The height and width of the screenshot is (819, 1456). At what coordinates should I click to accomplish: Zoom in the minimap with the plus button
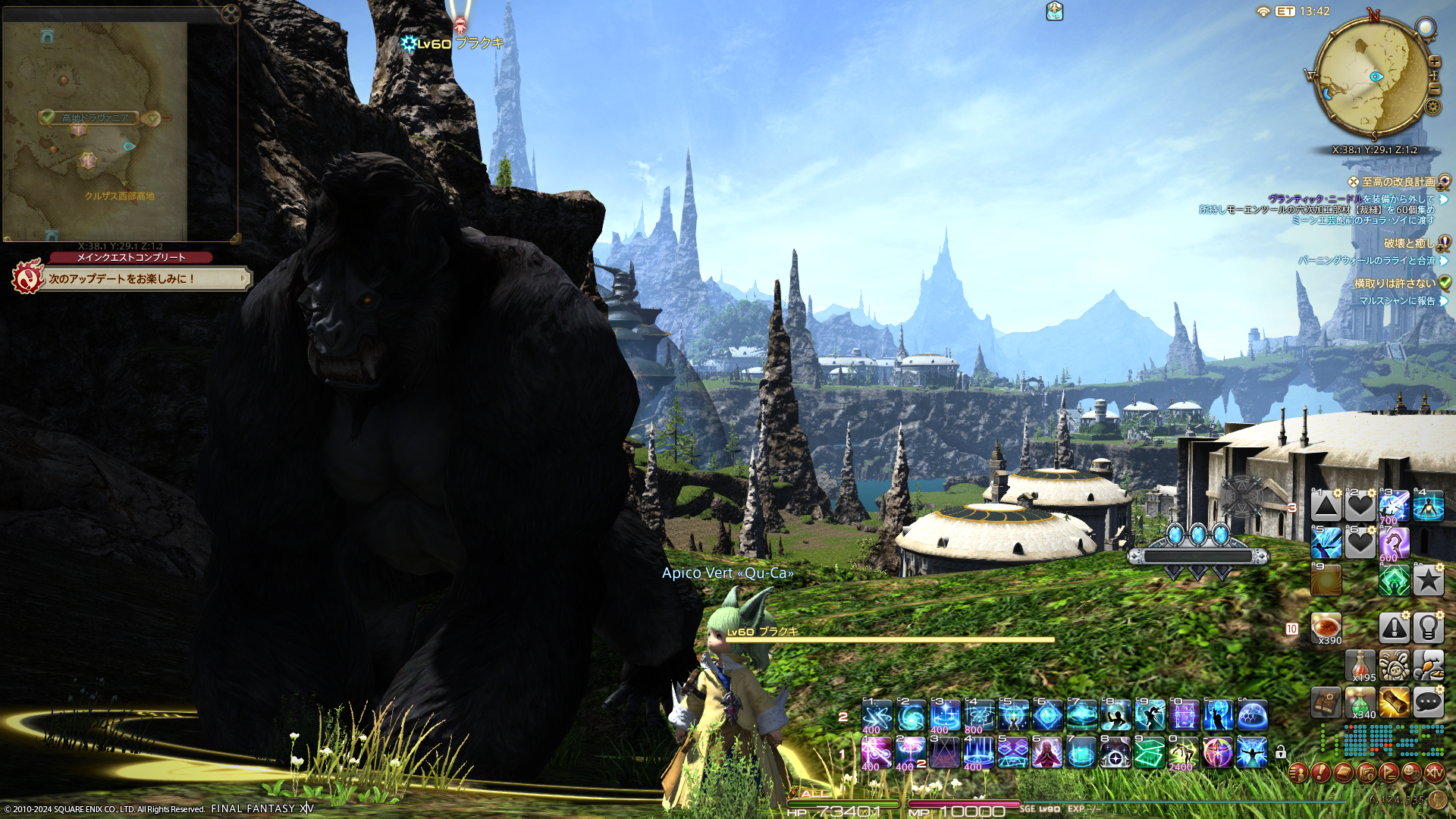1434,61
